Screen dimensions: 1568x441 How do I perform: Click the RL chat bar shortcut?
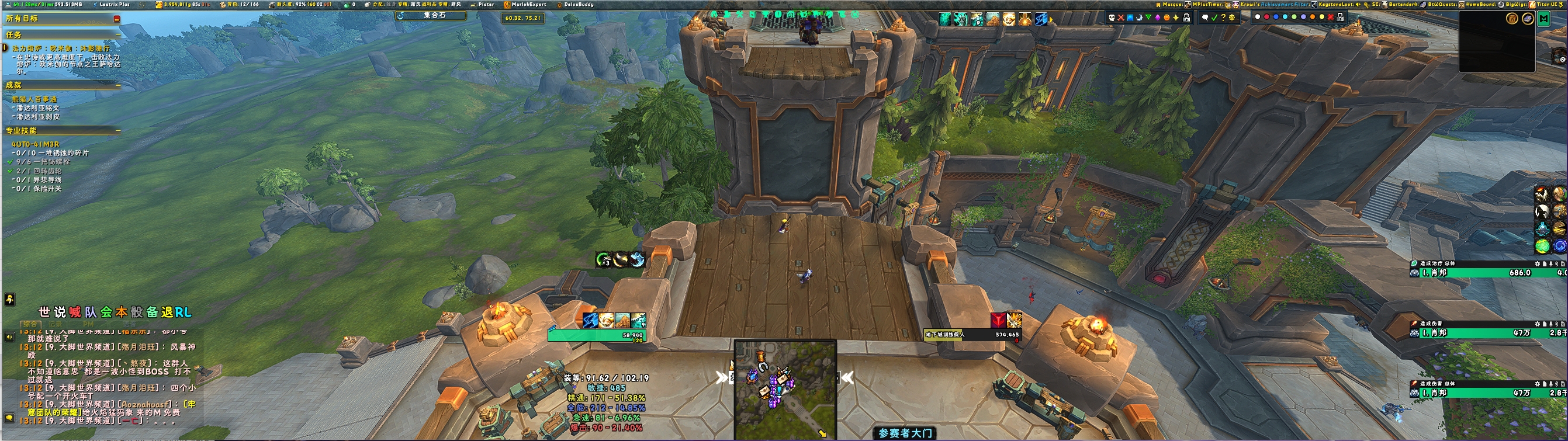184,312
